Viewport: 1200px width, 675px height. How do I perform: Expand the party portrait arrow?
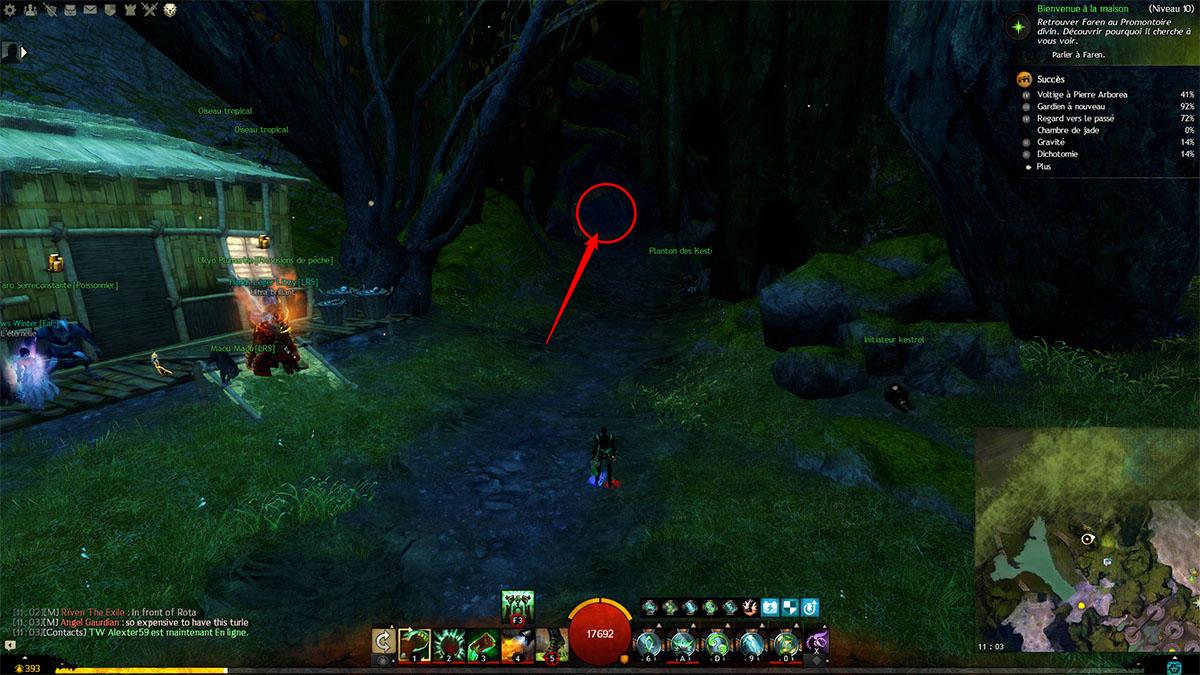[23, 50]
